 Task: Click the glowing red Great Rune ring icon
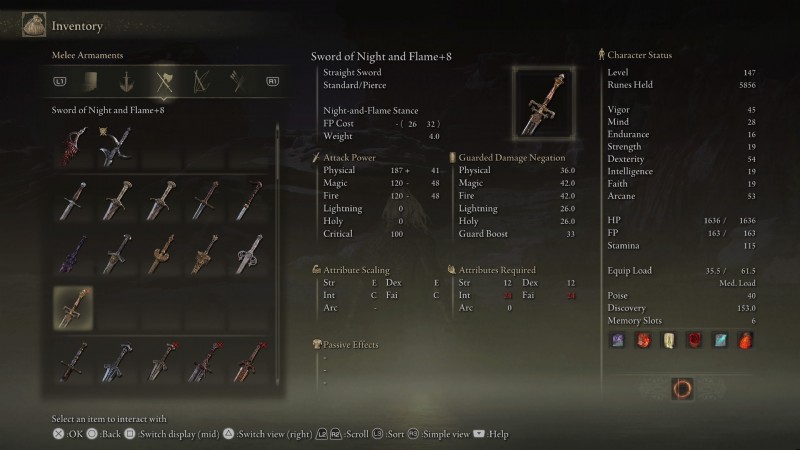[x=683, y=388]
